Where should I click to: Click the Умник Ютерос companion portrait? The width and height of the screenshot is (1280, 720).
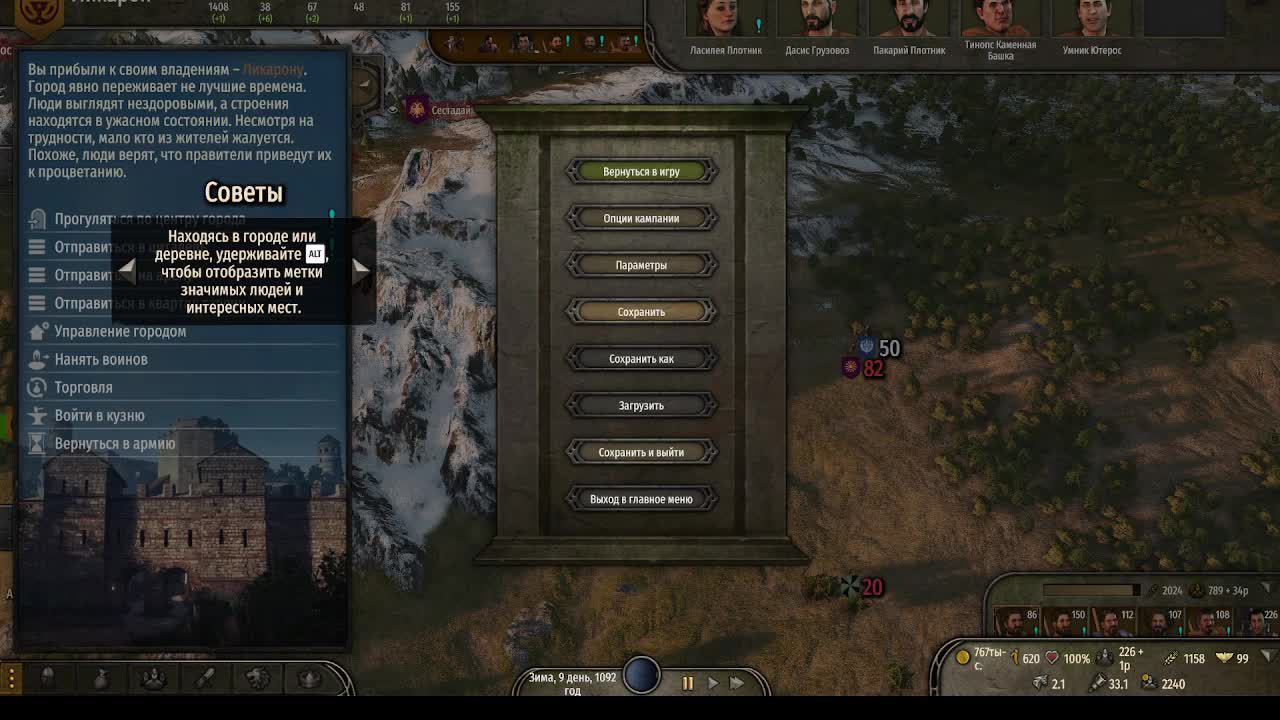(1091, 18)
